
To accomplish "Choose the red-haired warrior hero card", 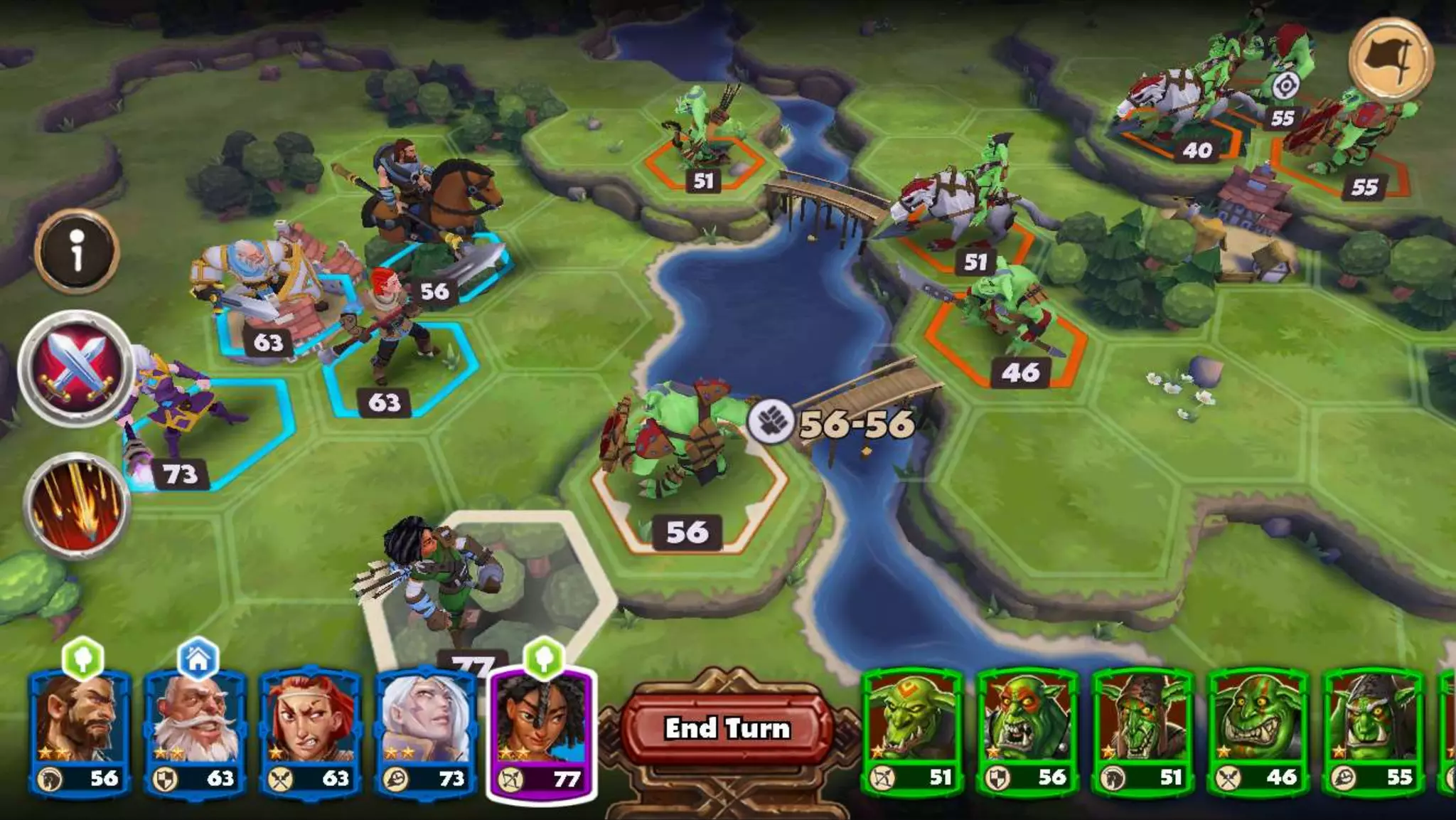I will [x=310, y=733].
